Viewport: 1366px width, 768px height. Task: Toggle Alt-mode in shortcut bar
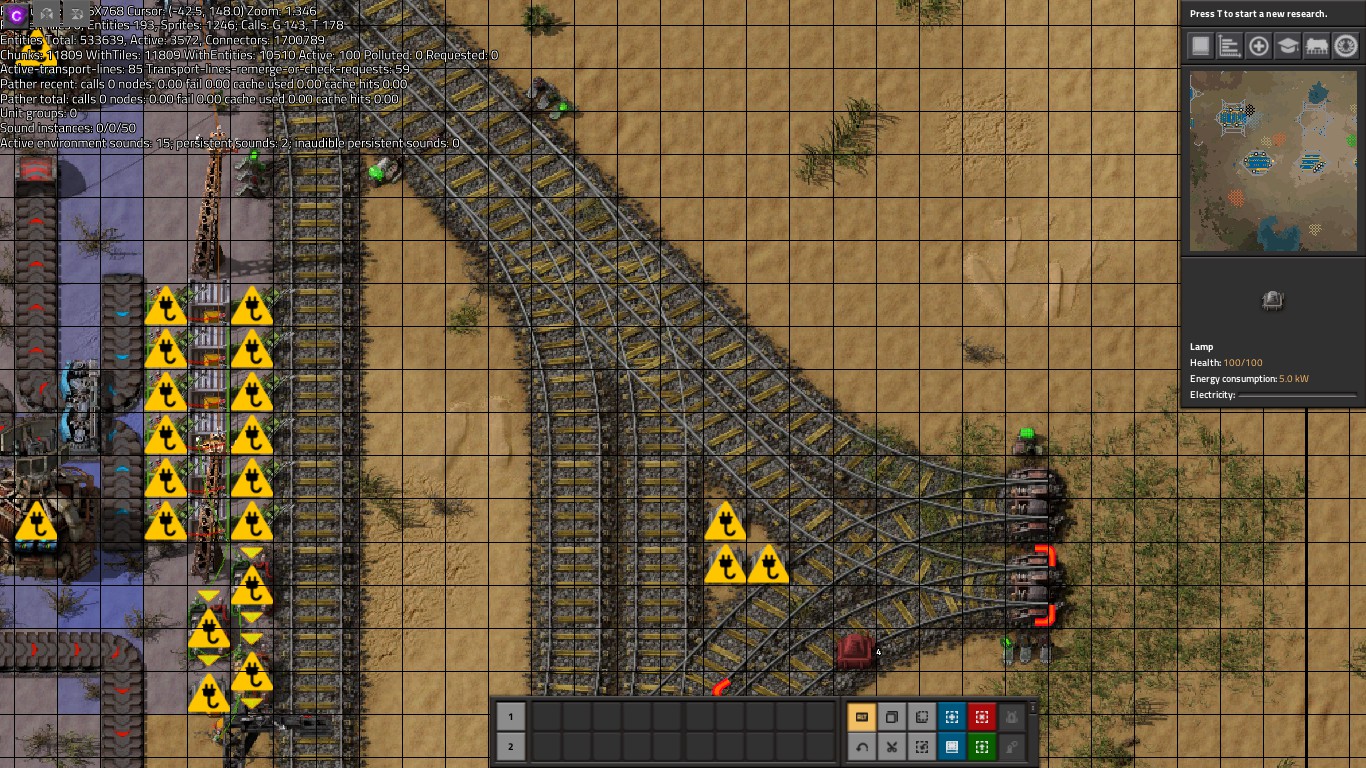coord(862,717)
